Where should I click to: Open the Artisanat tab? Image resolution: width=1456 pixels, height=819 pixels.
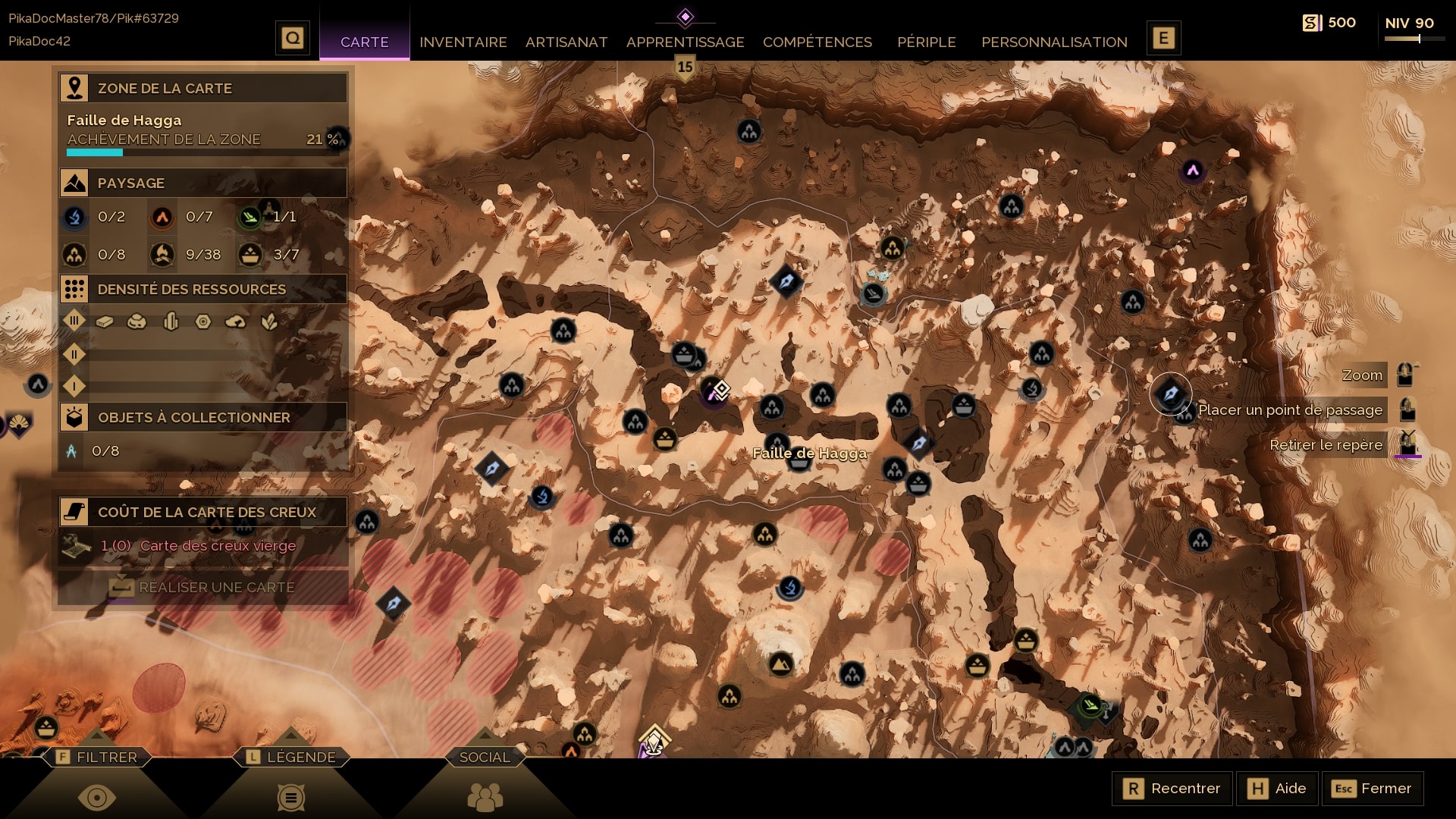tap(566, 42)
